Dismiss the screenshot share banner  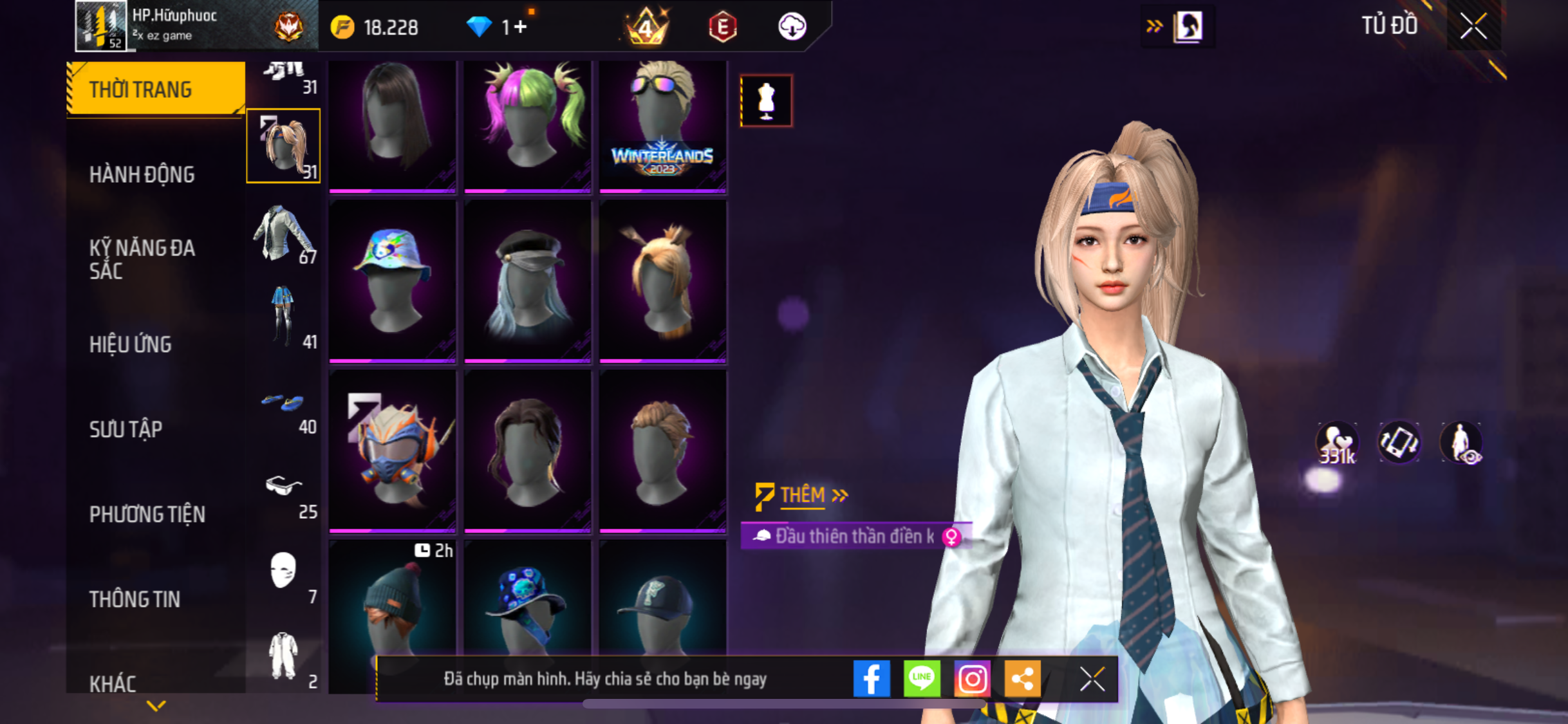pos(1092,679)
